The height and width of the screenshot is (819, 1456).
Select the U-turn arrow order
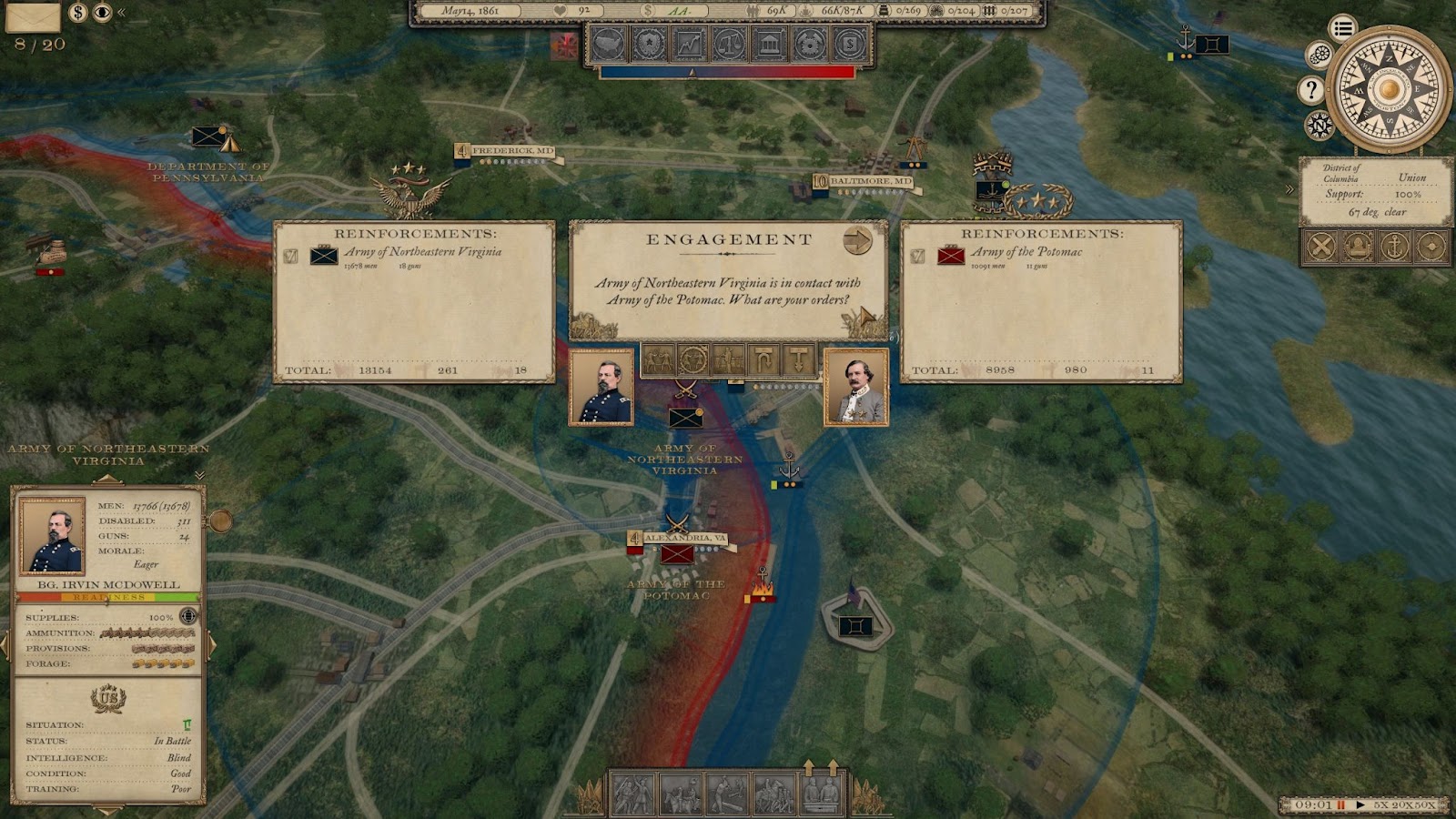(x=763, y=360)
